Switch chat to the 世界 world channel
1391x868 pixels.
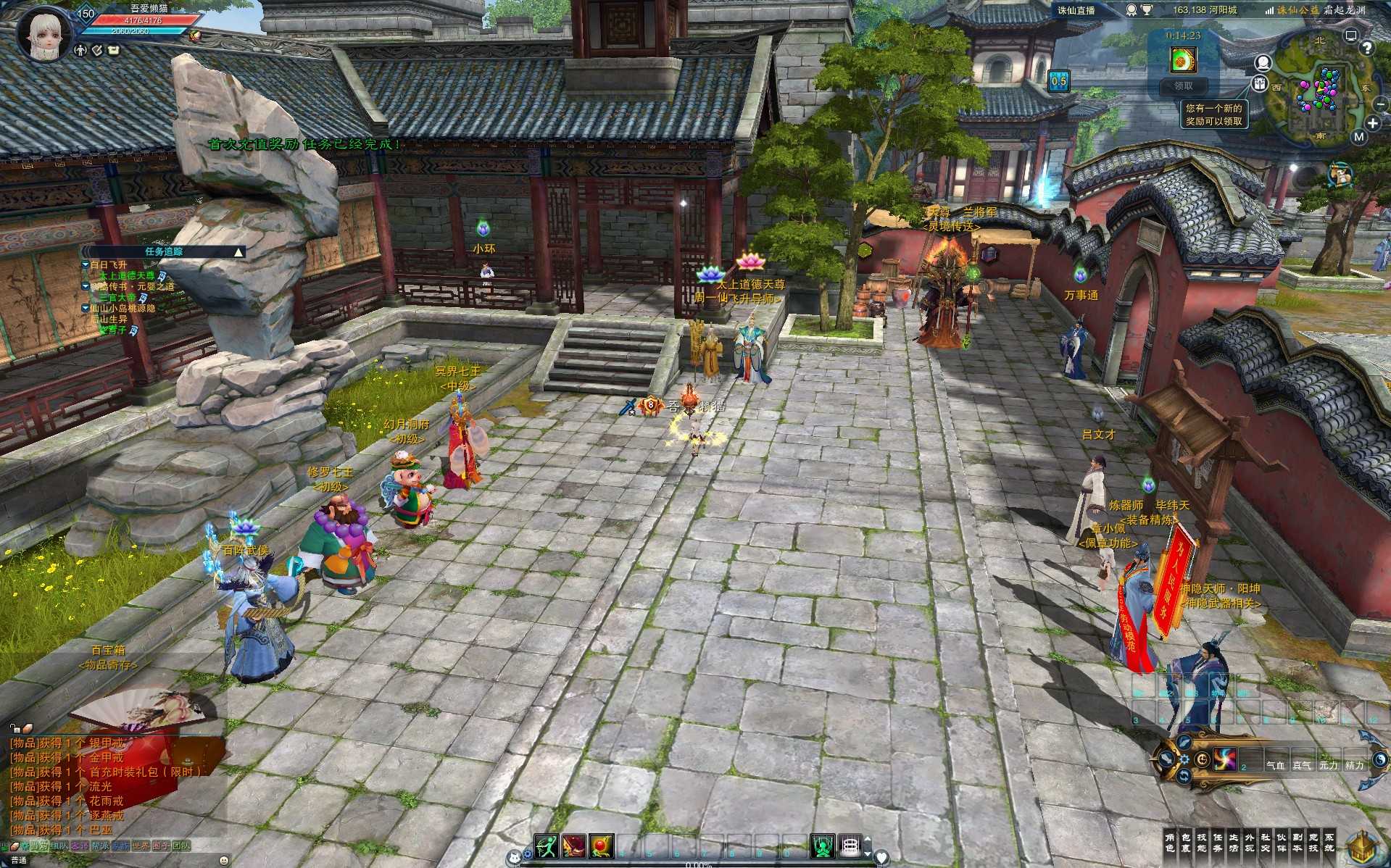(x=141, y=846)
